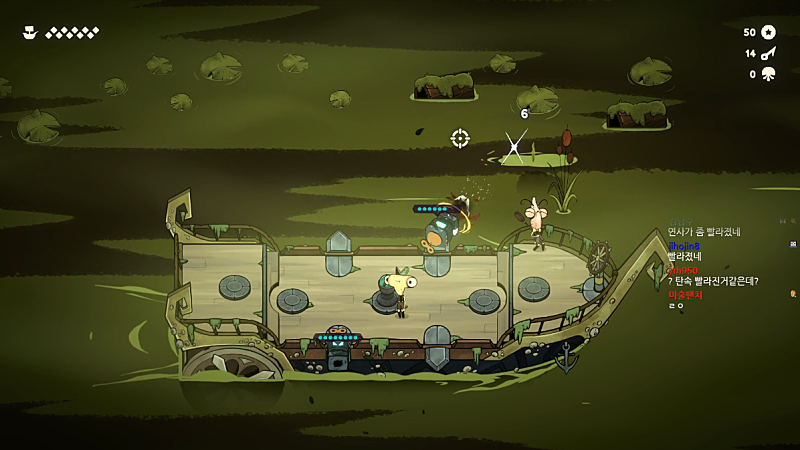Click chat username yth950

682,270
